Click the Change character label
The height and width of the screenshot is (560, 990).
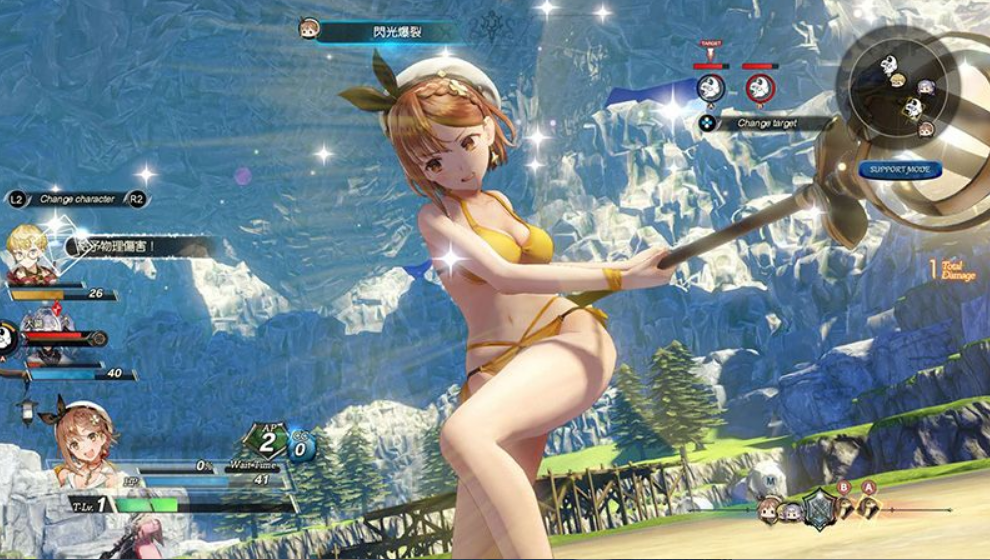[x=77, y=199]
